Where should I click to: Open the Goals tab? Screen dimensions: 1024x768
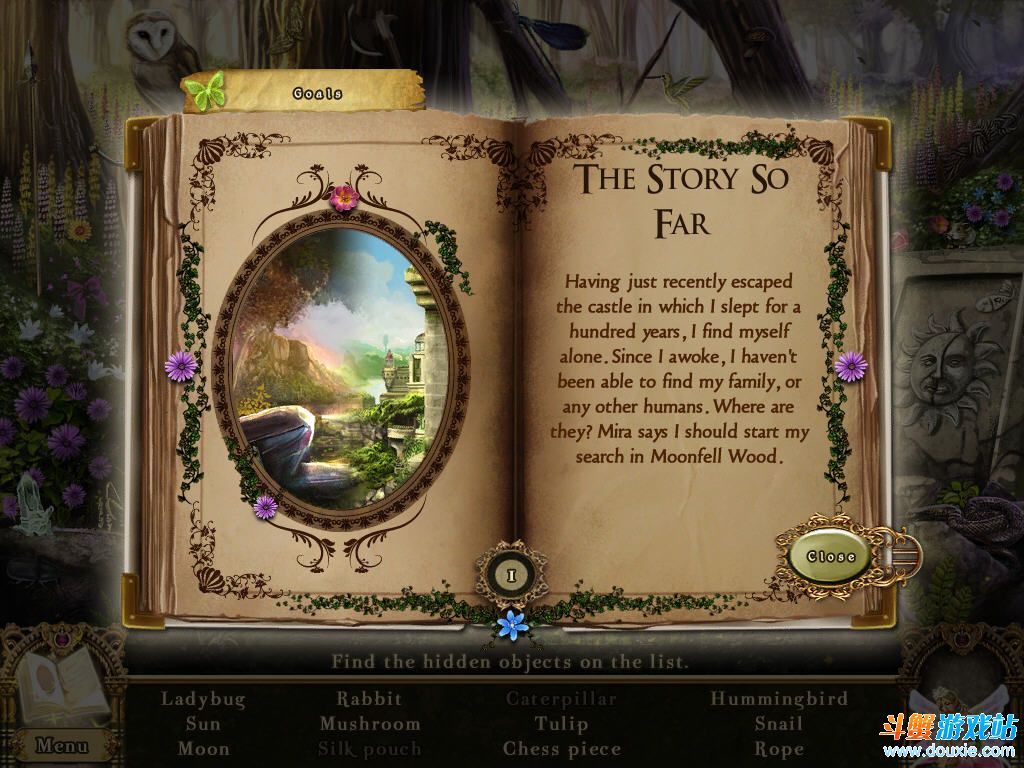click(316, 93)
